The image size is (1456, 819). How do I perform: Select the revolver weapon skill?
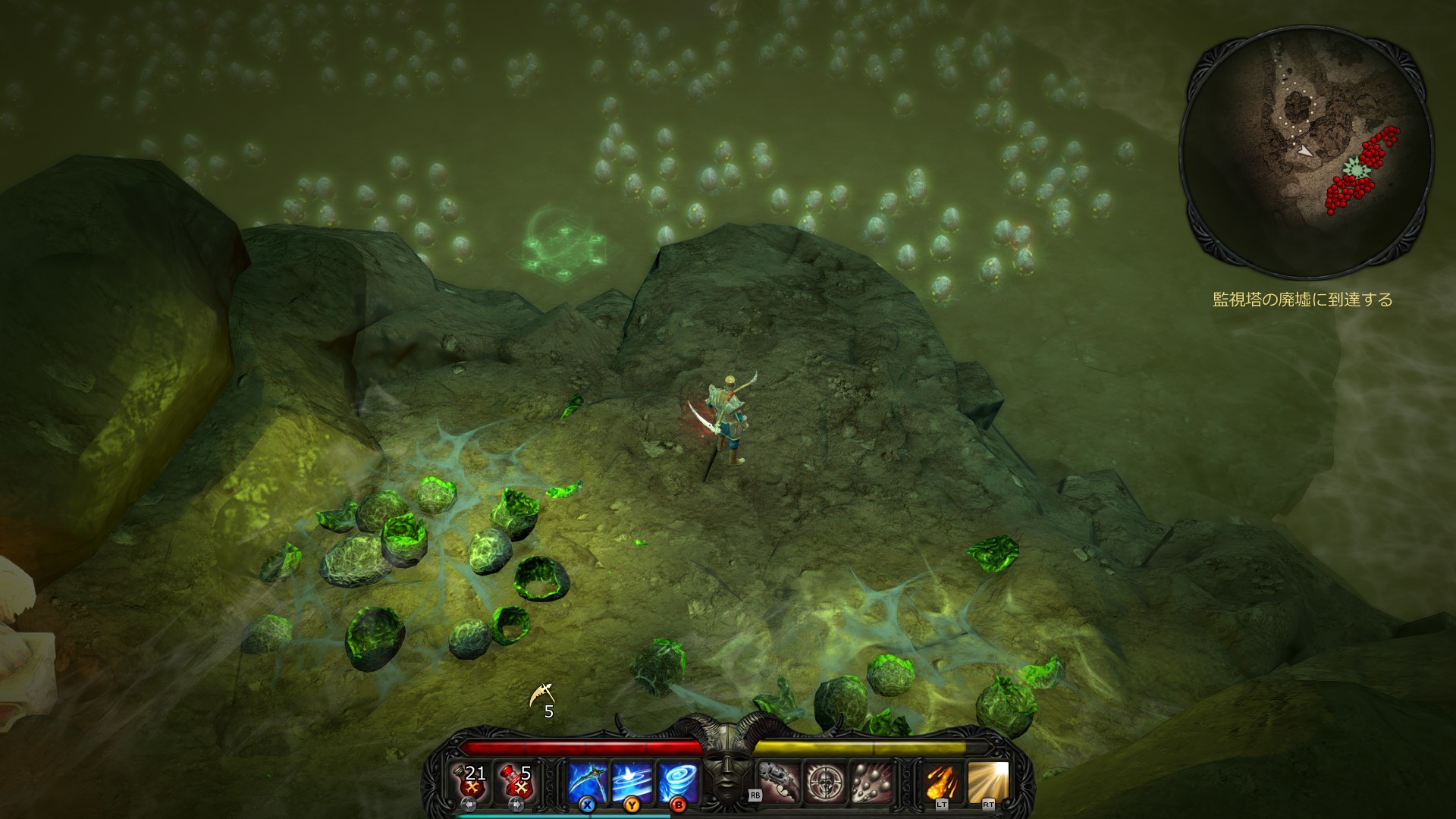tap(779, 782)
